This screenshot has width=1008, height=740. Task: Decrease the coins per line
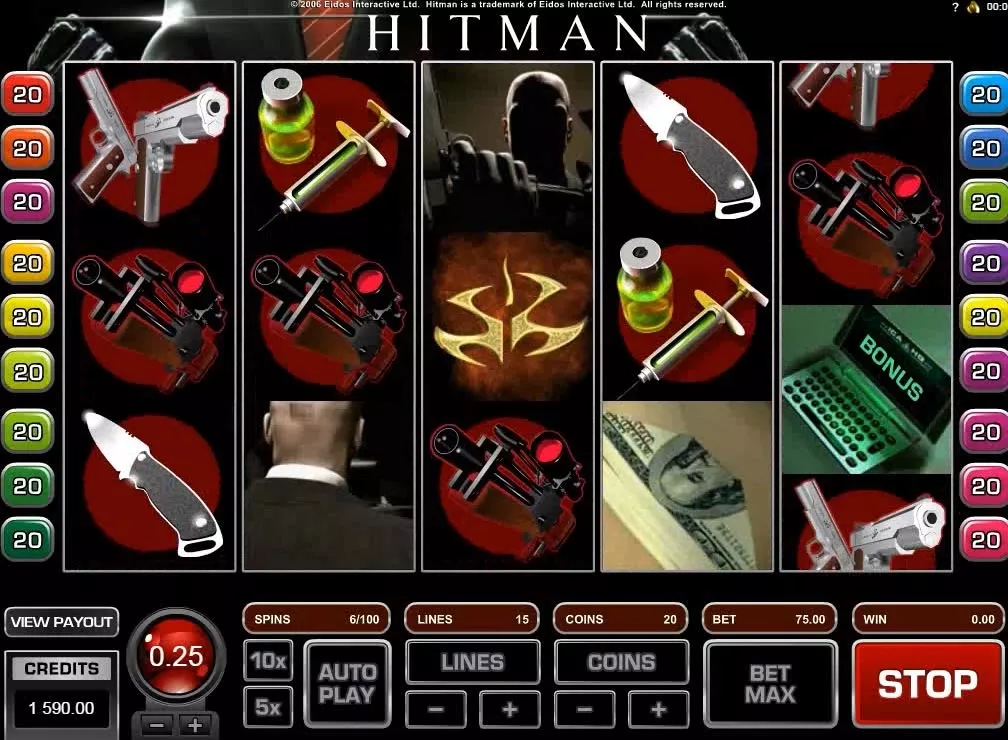tap(585, 710)
